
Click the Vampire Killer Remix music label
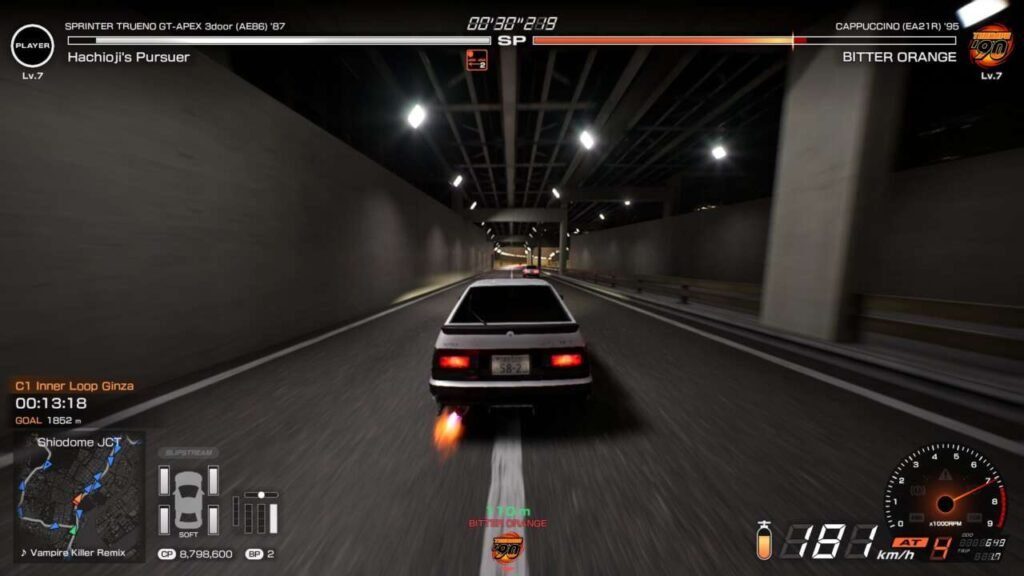coord(76,552)
